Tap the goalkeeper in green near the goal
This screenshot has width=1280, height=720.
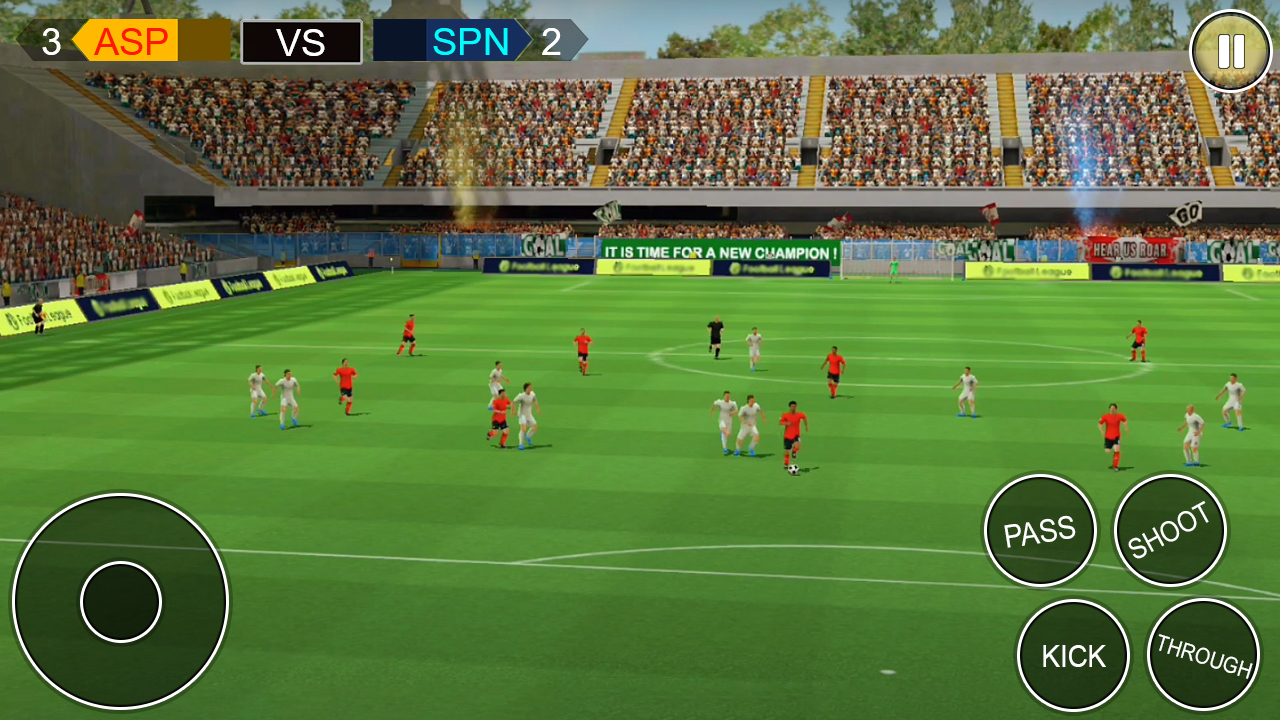tap(893, 268)
